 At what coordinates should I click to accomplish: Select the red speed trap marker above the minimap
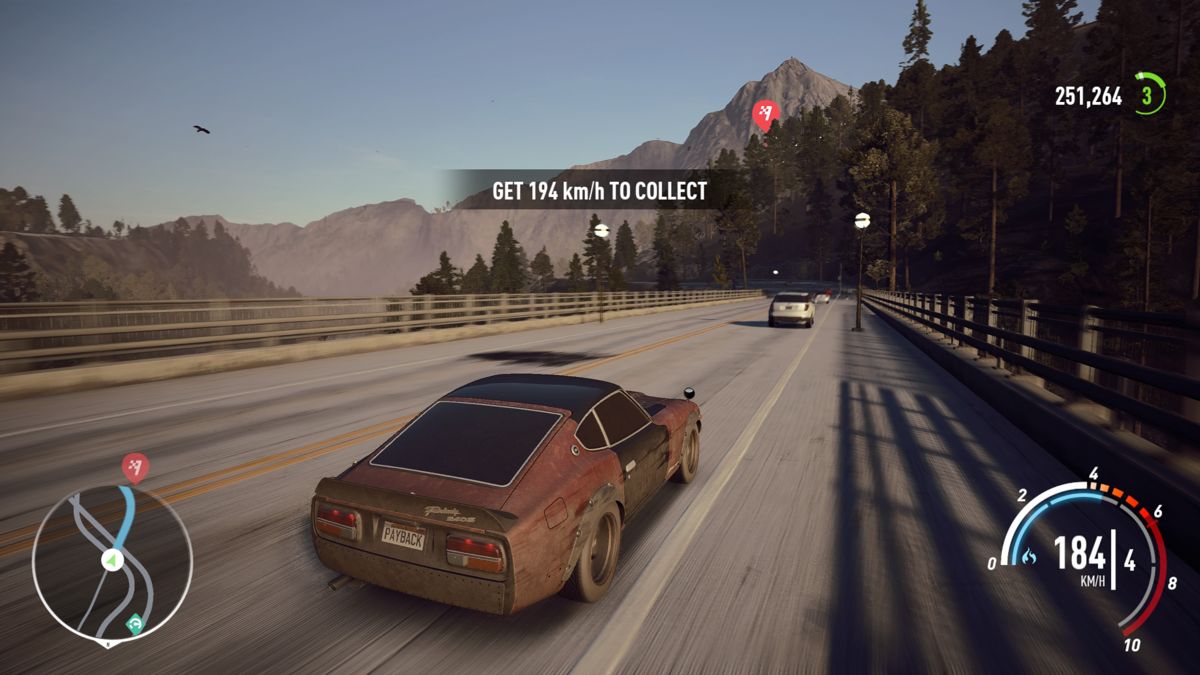[x=135, y=466]
